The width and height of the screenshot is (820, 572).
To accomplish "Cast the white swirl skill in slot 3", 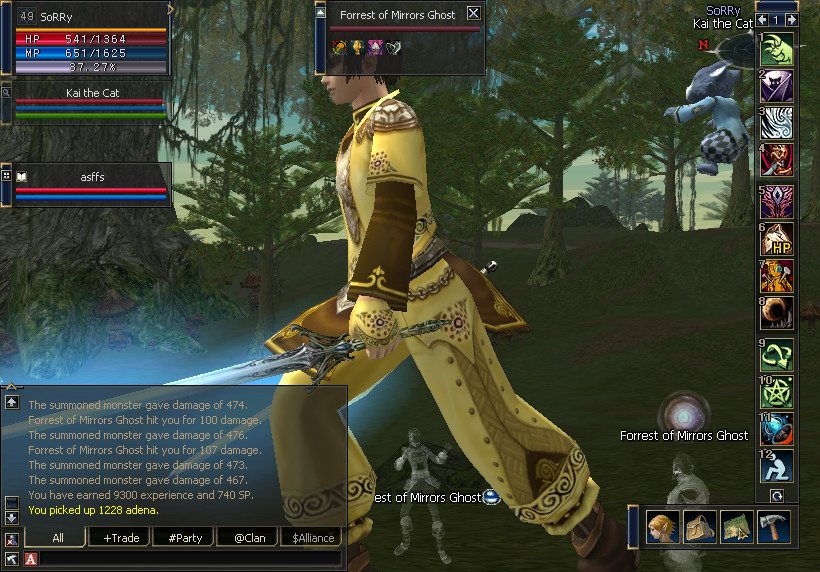I will (777, 123).
